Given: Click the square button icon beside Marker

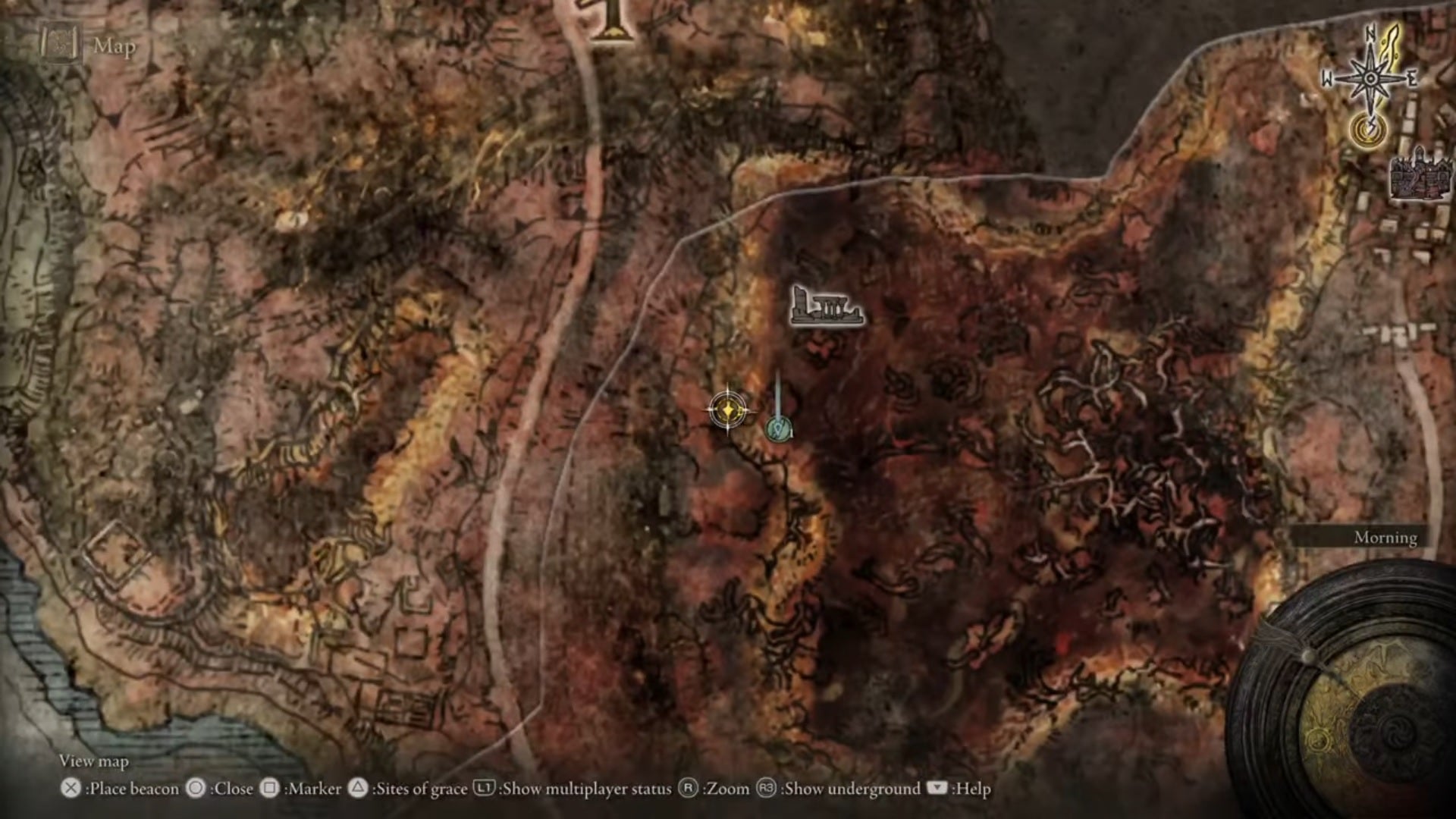Looking at the screenshot, I should click(270, 789).
